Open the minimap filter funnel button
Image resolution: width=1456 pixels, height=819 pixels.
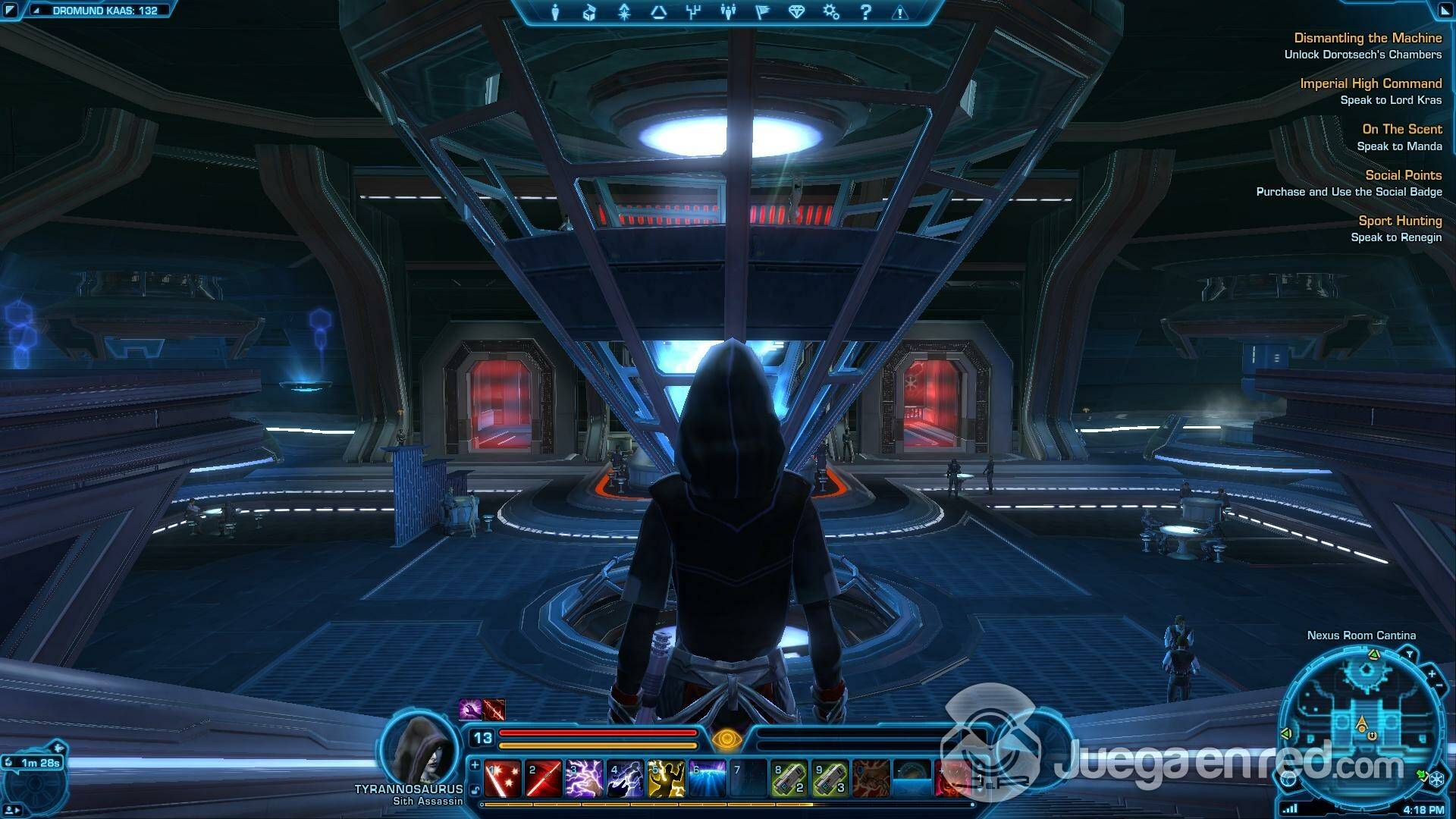click(1409, 654)
